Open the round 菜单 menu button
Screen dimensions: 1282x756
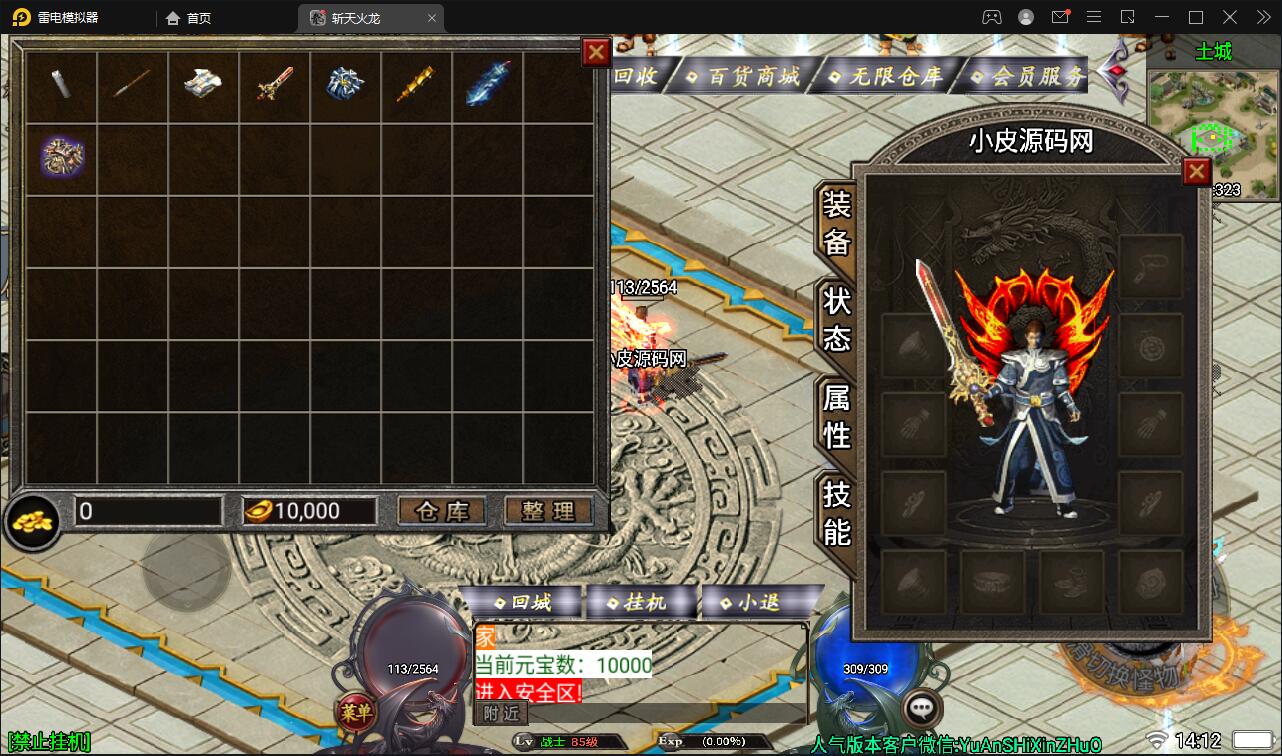pos(355,712)
